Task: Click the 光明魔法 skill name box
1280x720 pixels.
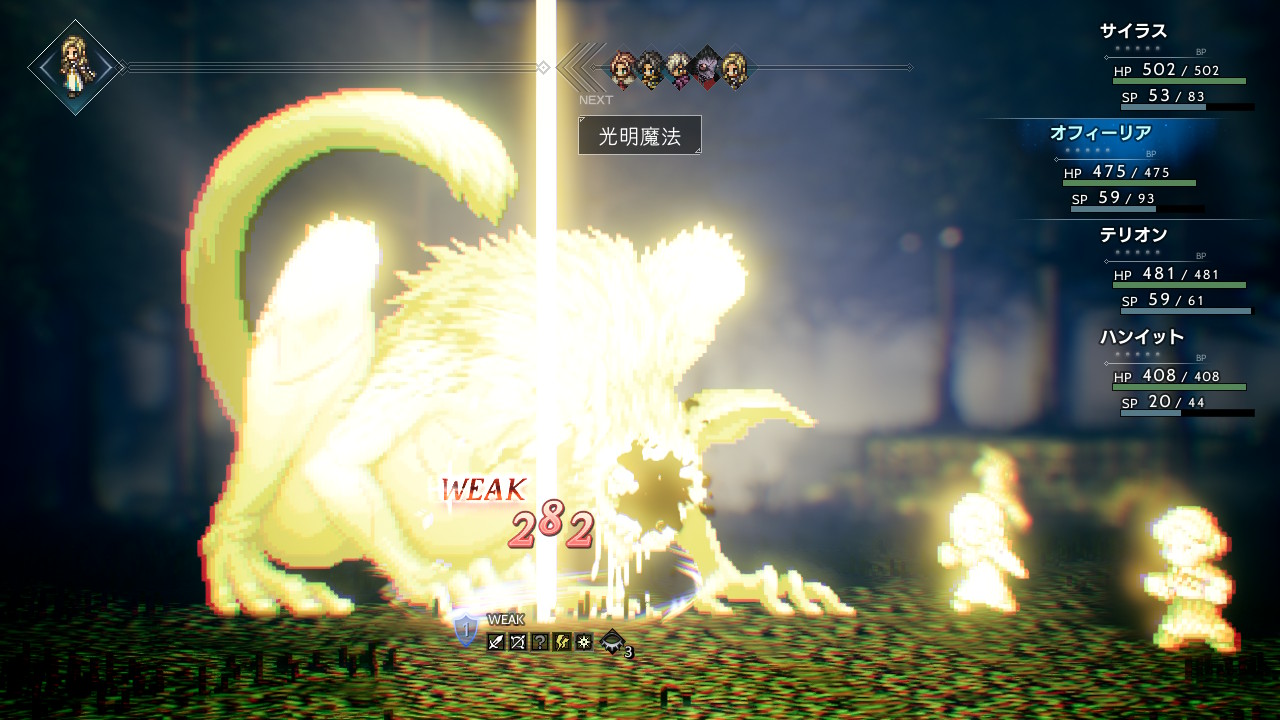Action: pyautogui.click(x=640, y=135)
